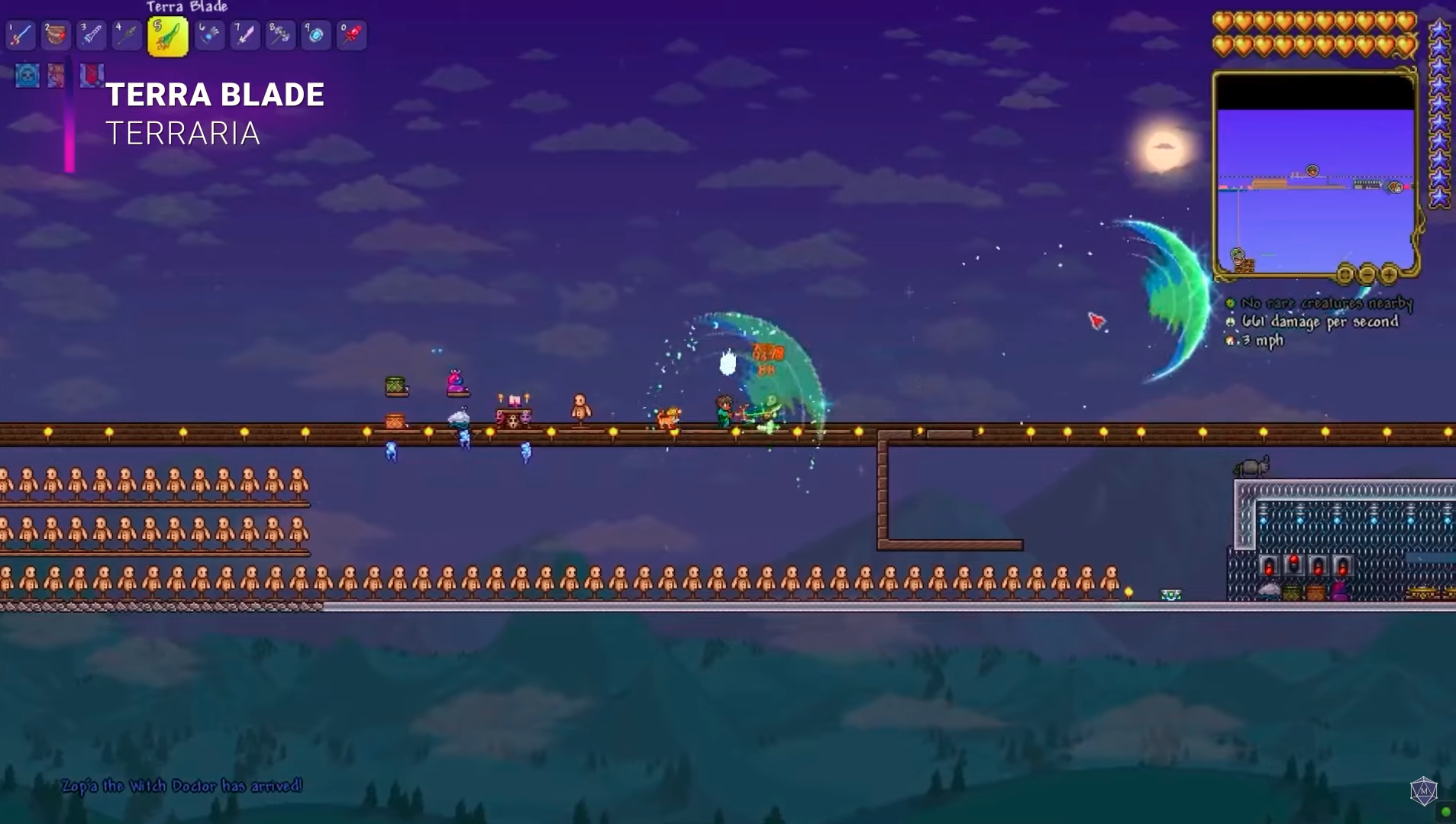The height and width of the screenshot is (824, 1456).
Task: Select the pink sword in hotbar slot 7
Action: click(x=245, y=35)
